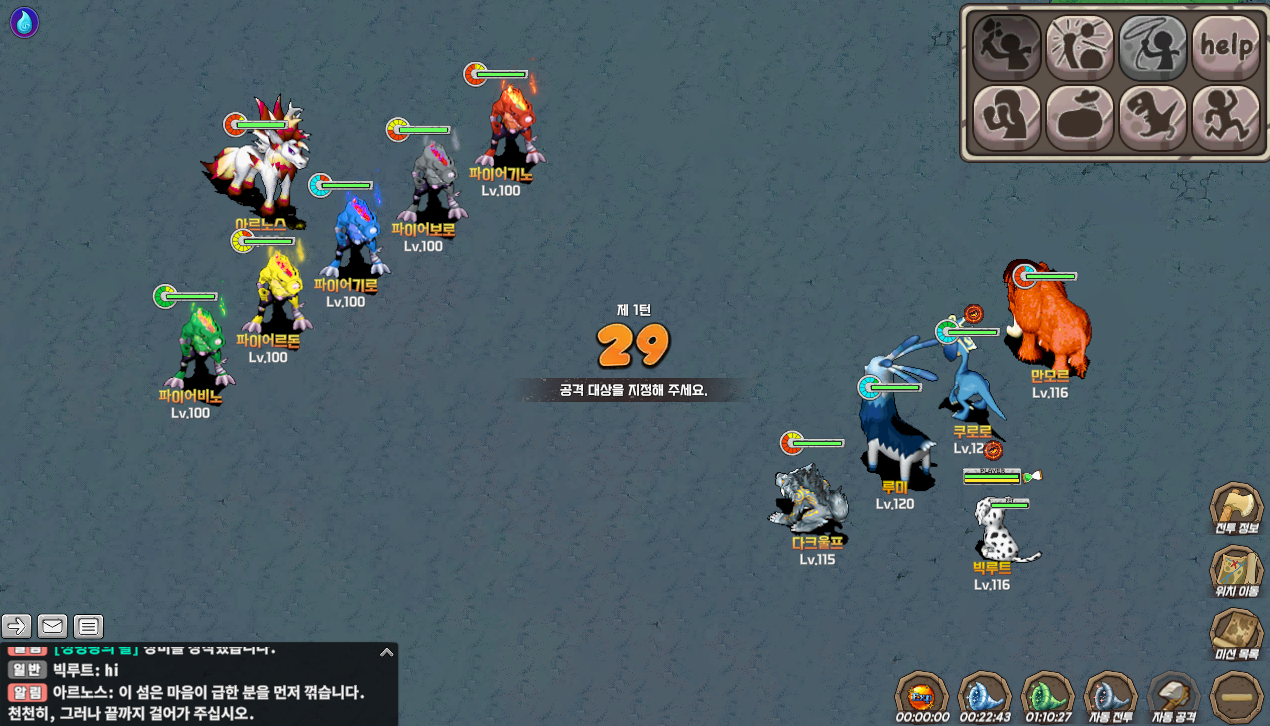This screenshot has width=1270, height=726.
Task: Choose the club strike skill command
Action: pos(1079,47)
